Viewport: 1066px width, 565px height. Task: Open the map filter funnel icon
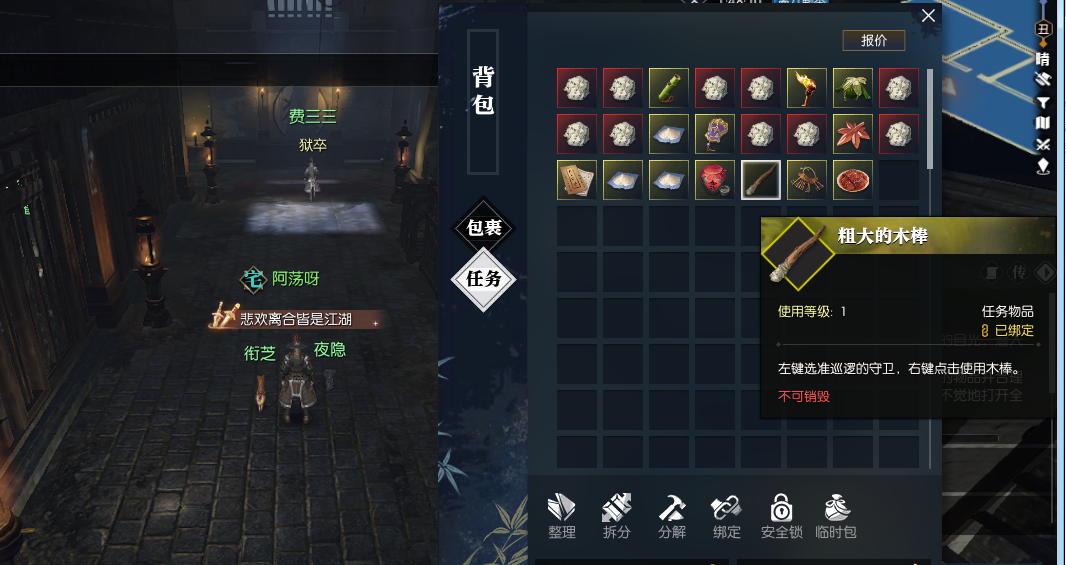(1042, 102)
